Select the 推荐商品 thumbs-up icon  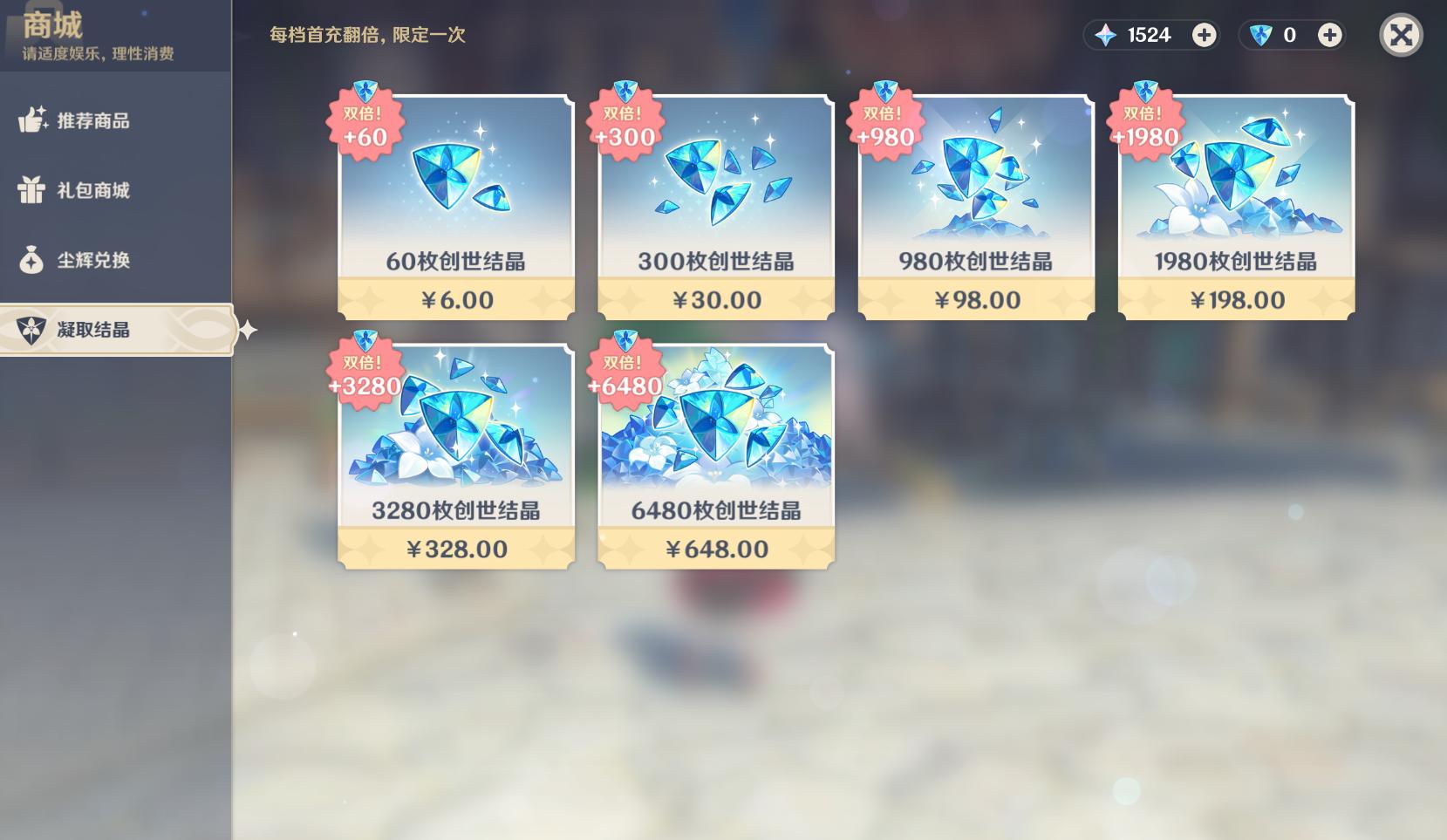(x=31, y=122)
